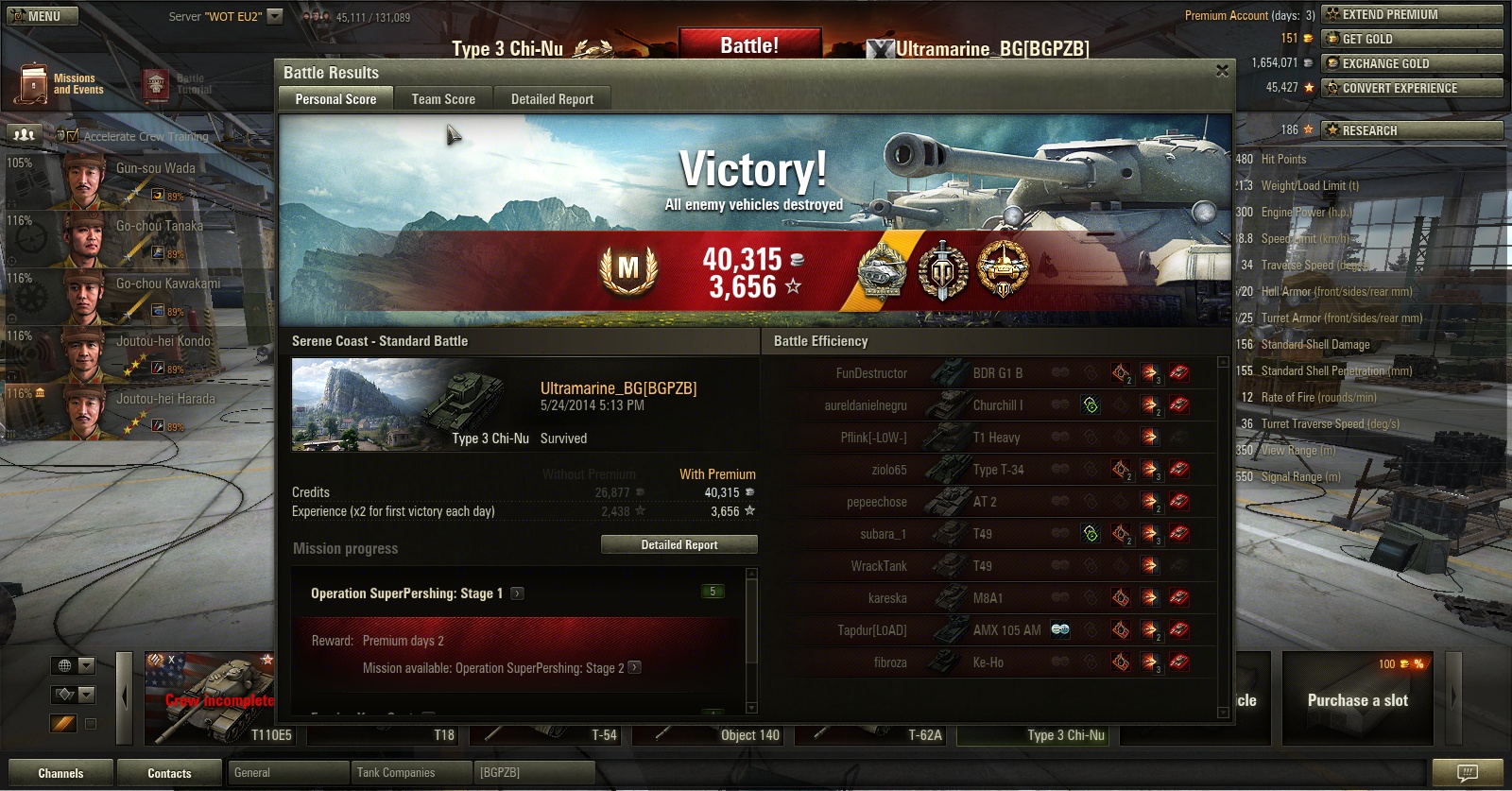Start a match with the Battle! button
Screen dimensions: 1512x791
[x=749, y=45]
